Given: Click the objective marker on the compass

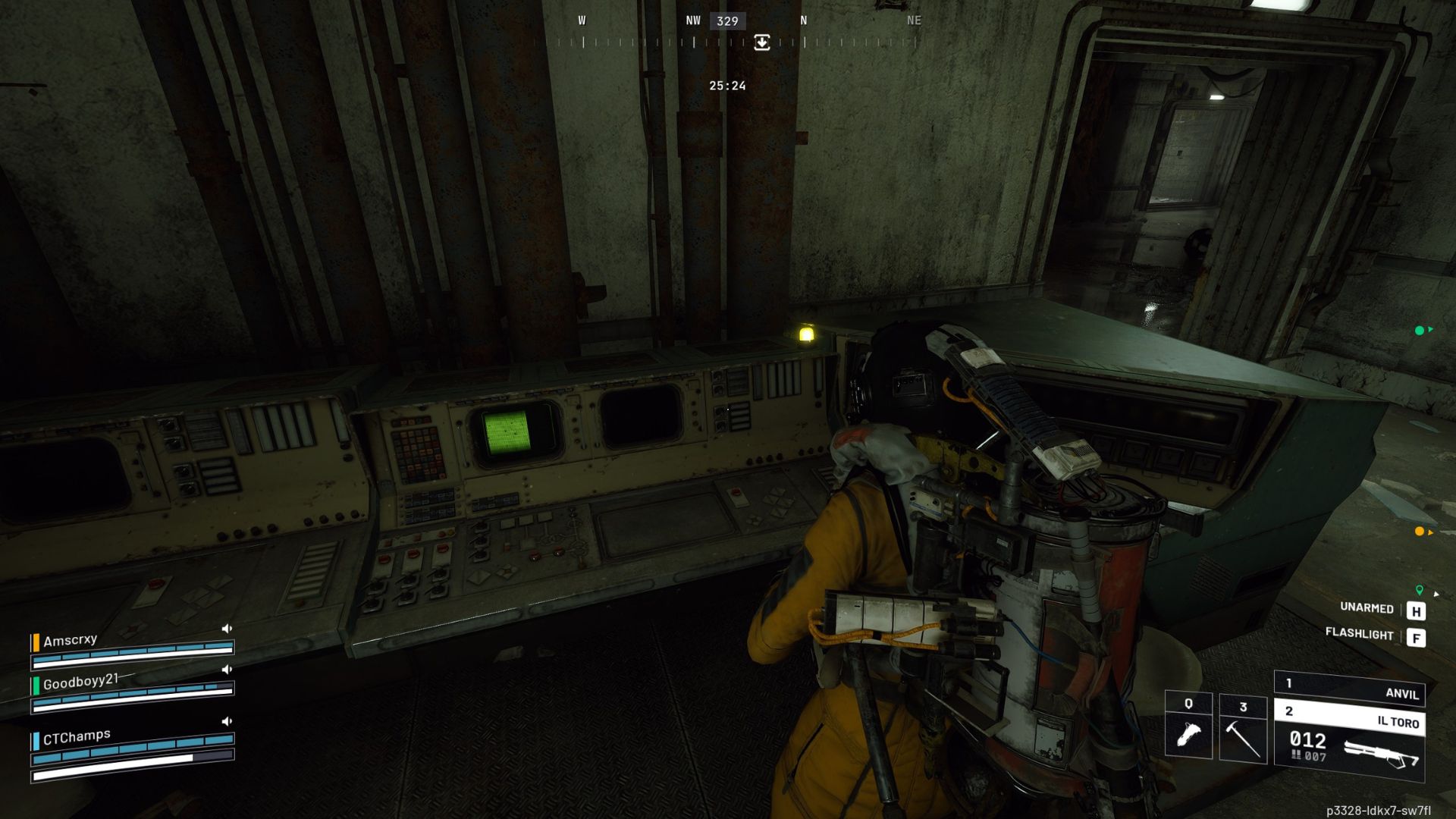Looking at the screenshot, I should click(762, 42).
